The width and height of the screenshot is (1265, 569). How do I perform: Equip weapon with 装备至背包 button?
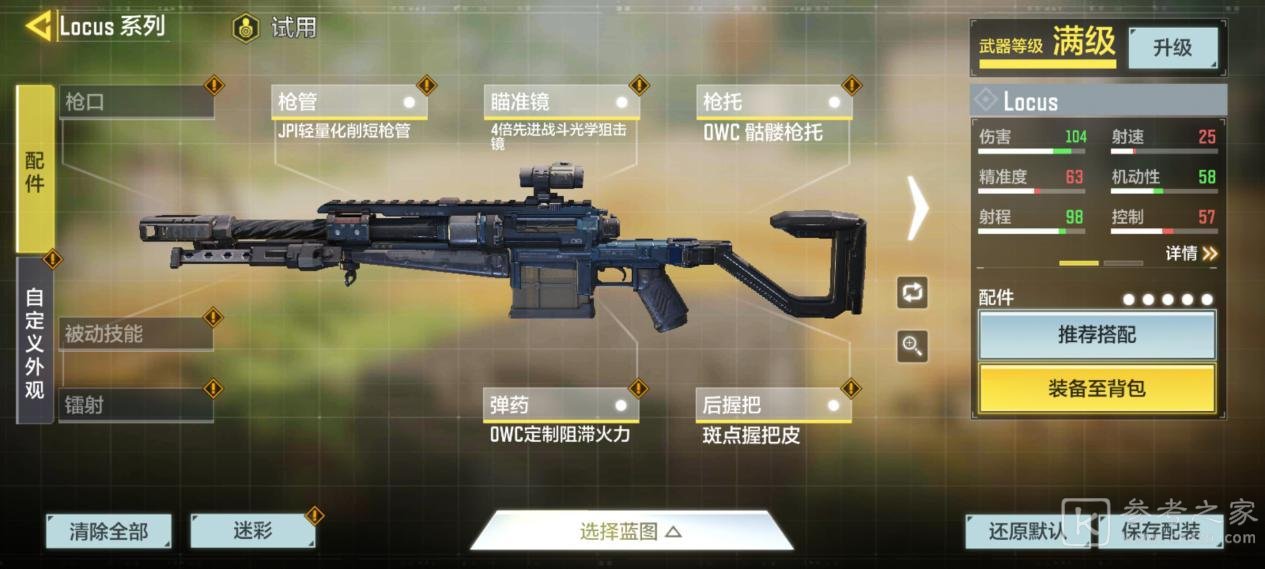click(x=1097, y=388)
